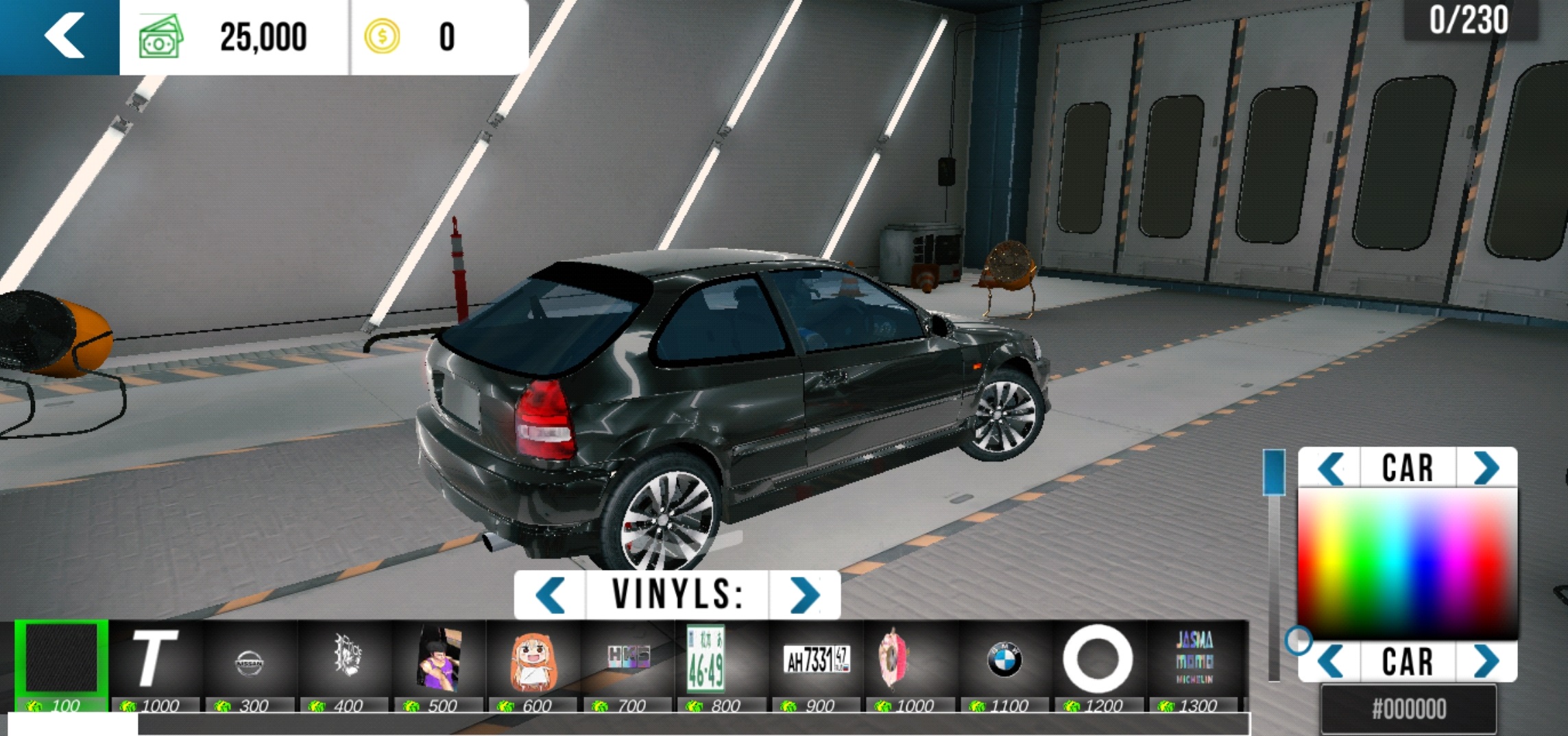1568x736 pixels.
Task: Click the #000000 hex color field
Action: coord(1408,709)
